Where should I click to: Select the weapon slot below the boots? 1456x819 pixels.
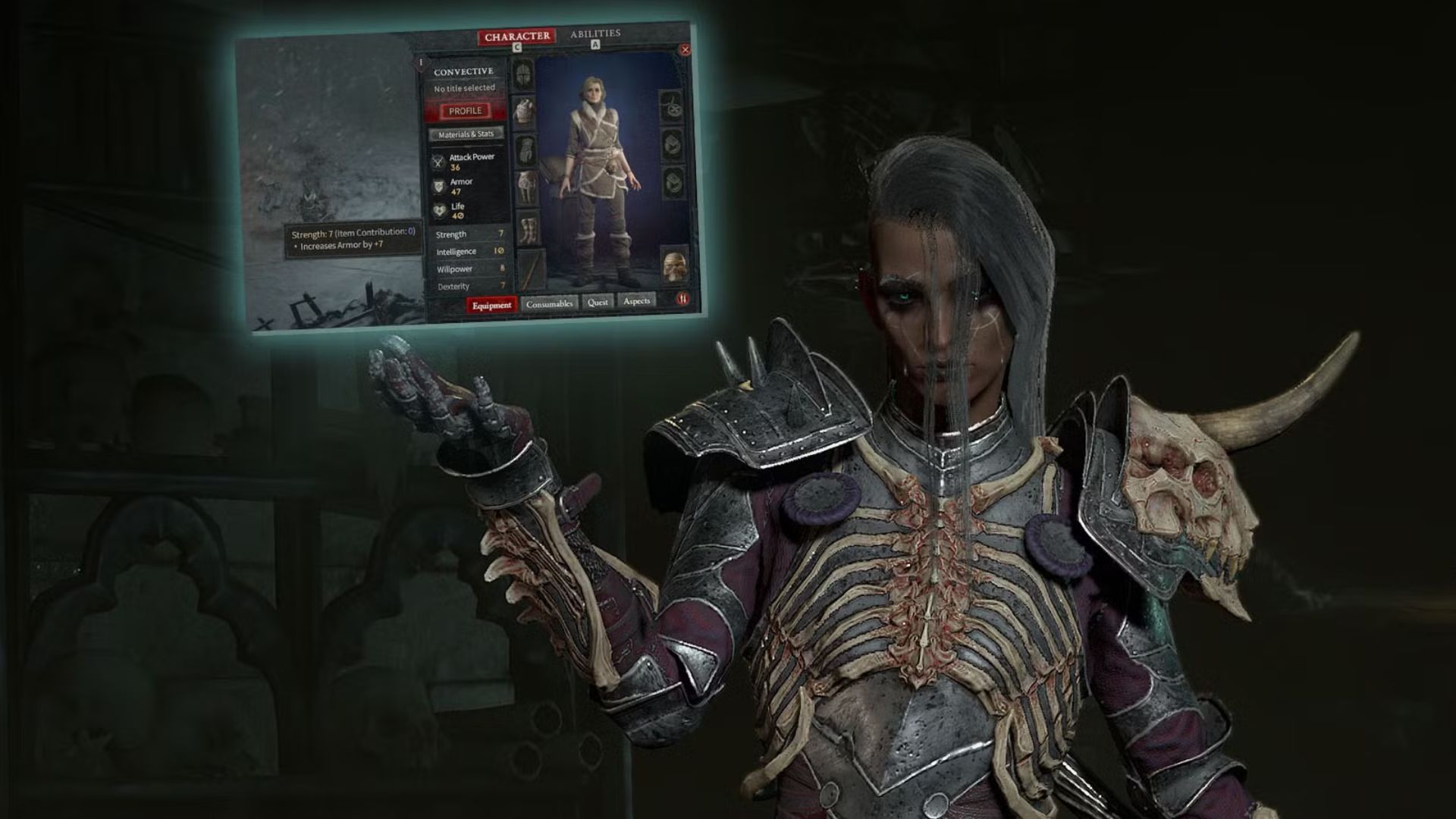528,271
